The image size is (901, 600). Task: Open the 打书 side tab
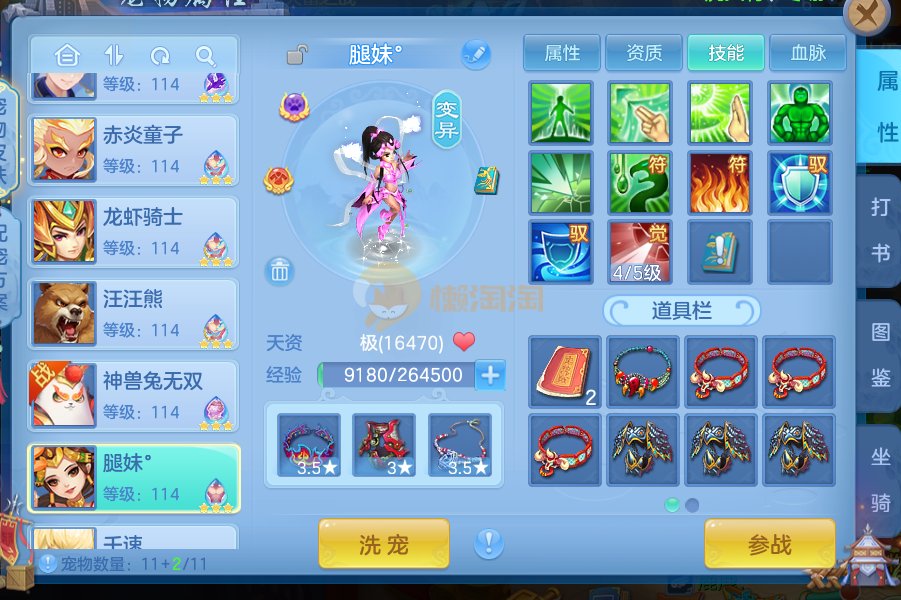click(x=880, y=230)
